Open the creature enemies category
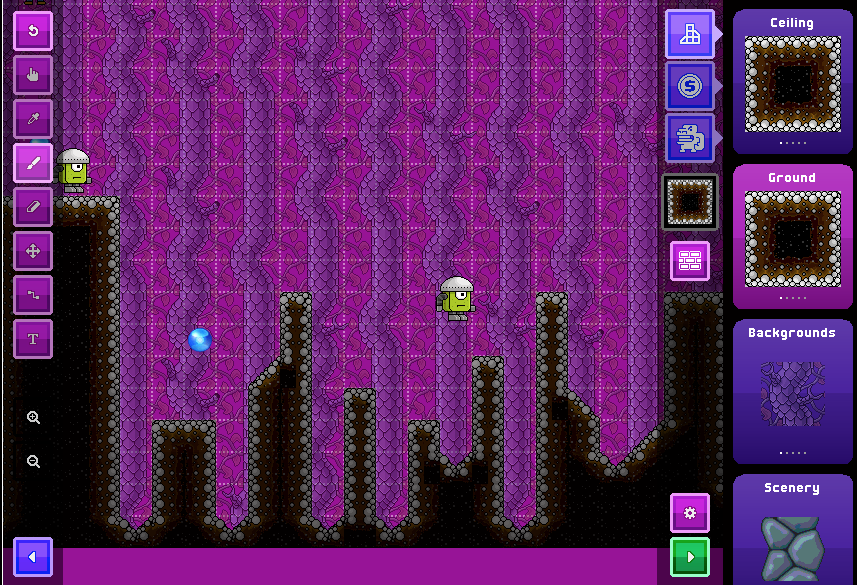This screenshot has height=585, width=857. click(x=690, y=138)
